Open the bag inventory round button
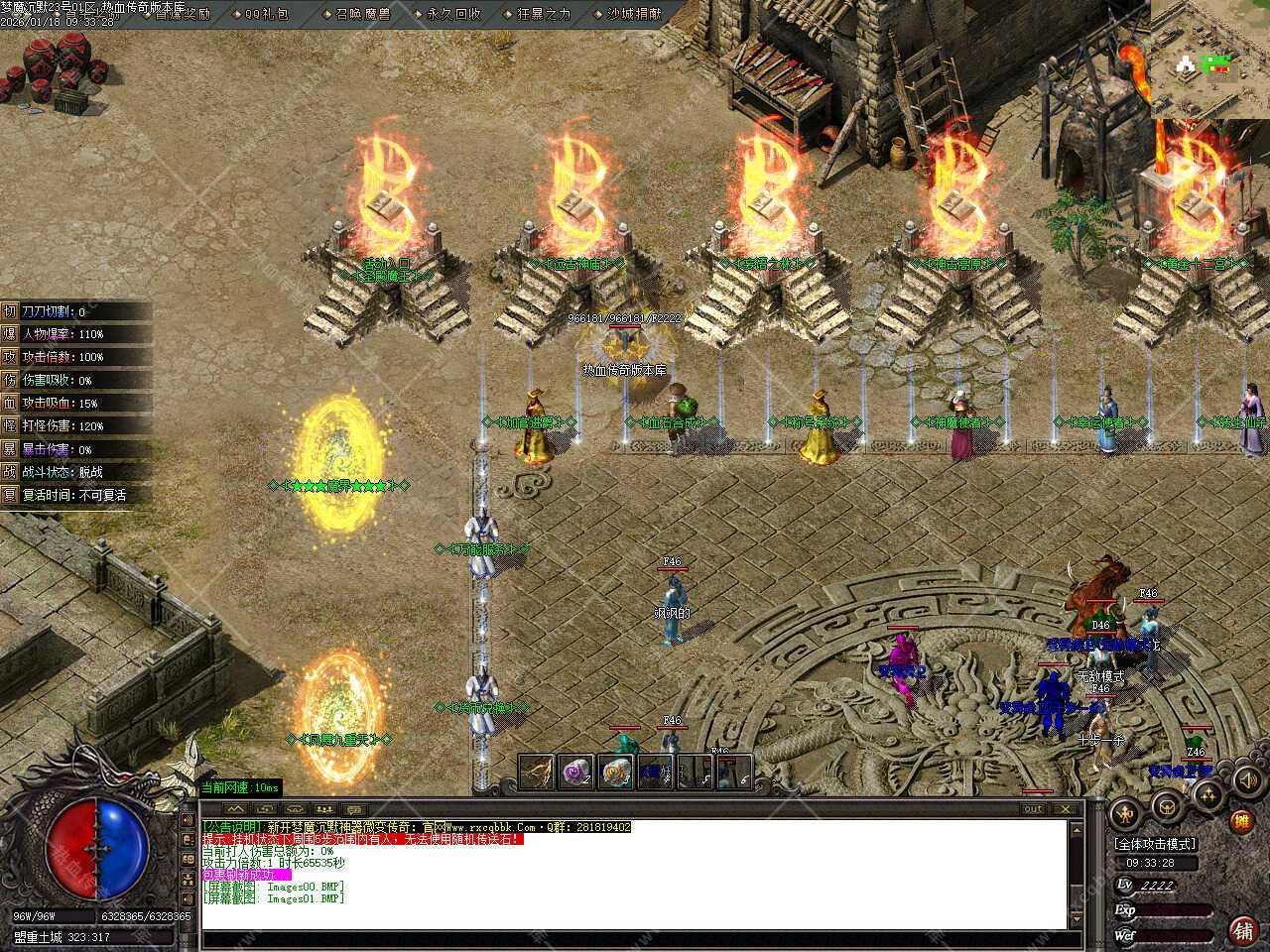This screenshot has height=952, width=1270. pos(1168,808)
